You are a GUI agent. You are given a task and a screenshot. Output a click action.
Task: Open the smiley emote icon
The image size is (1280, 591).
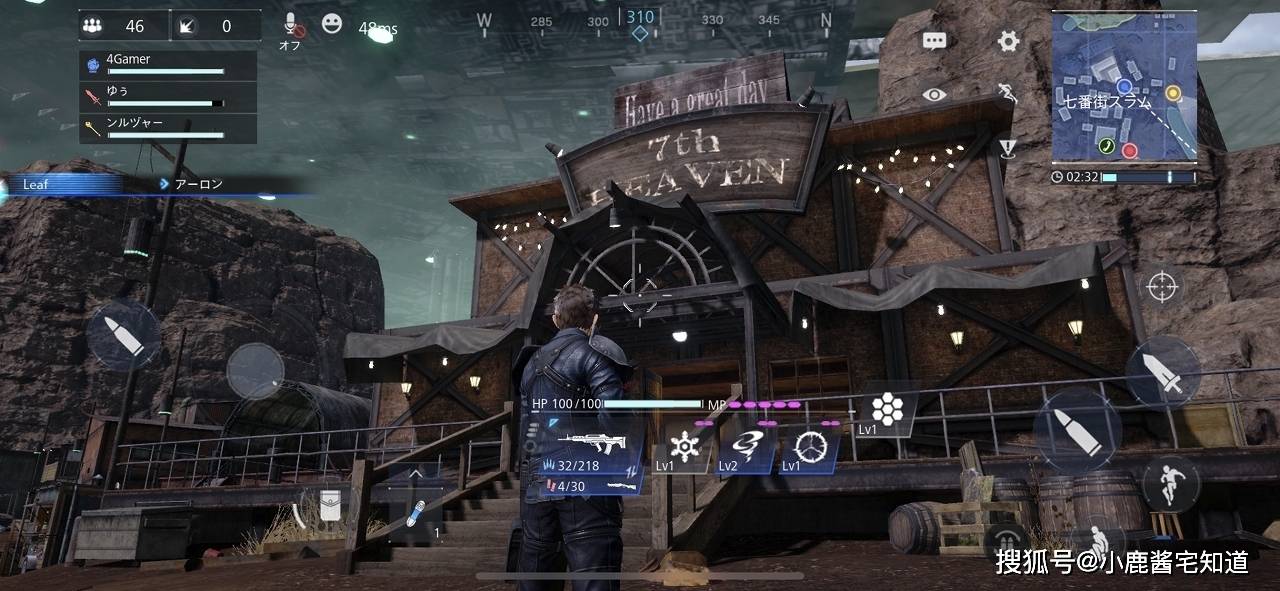332,24
